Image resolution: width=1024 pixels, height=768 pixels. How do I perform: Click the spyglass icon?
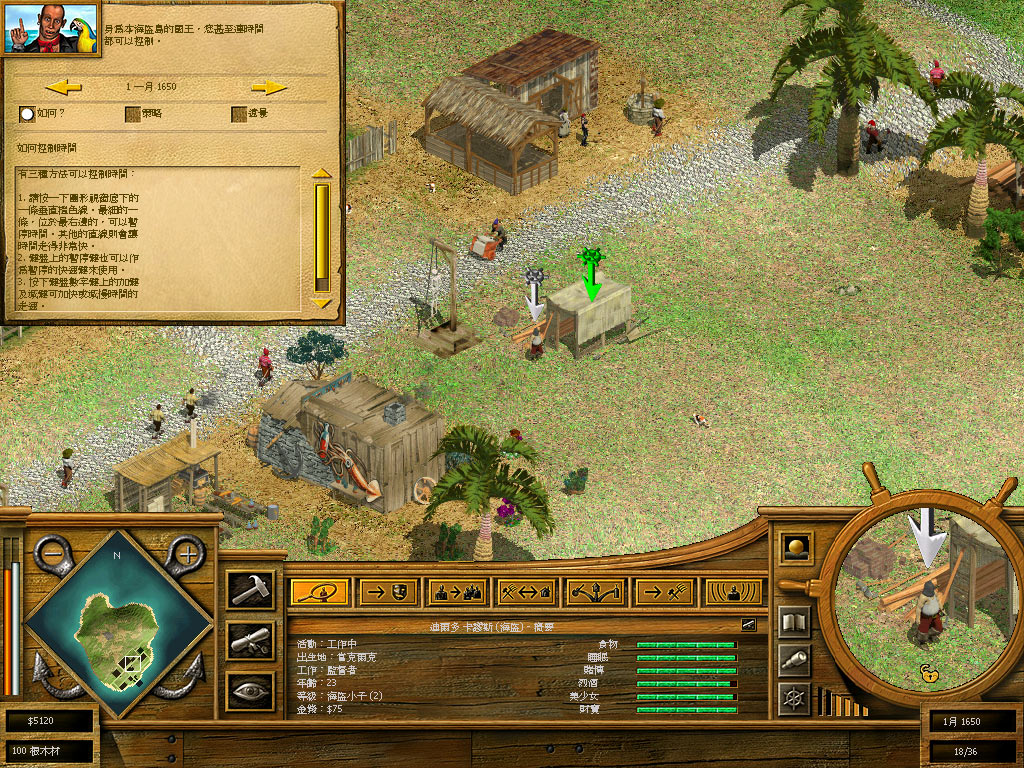click(794, 660)
